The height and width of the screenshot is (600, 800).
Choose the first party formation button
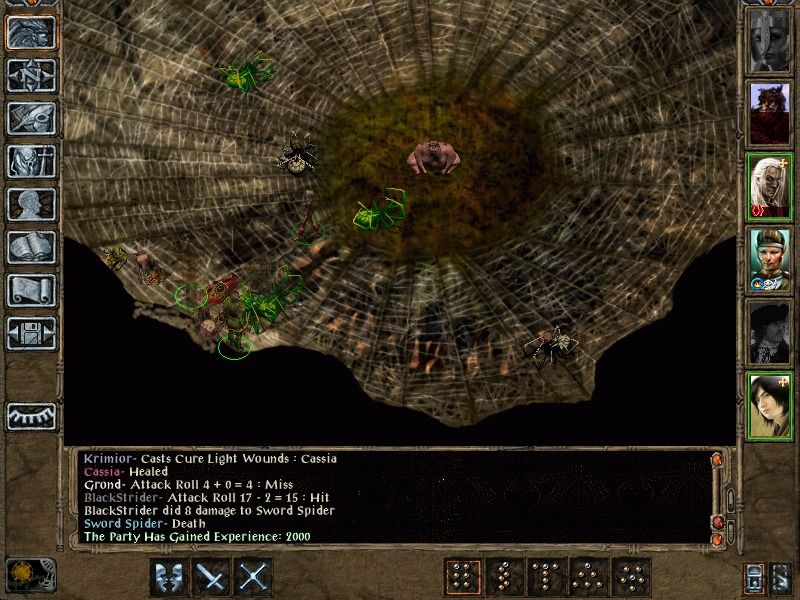tap(461, 576)
